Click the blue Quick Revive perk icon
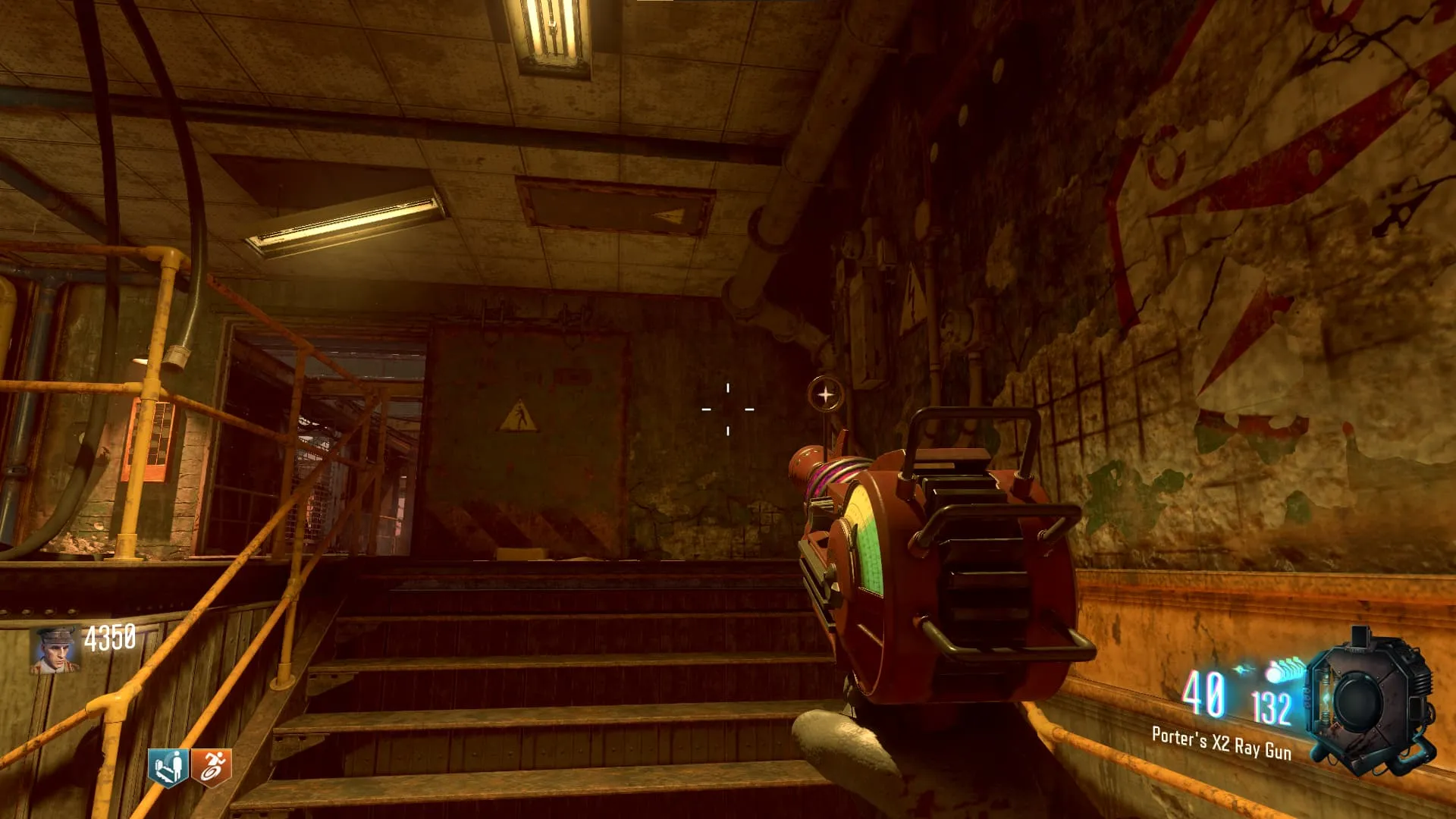1456x819 pixels. [168, 768]
